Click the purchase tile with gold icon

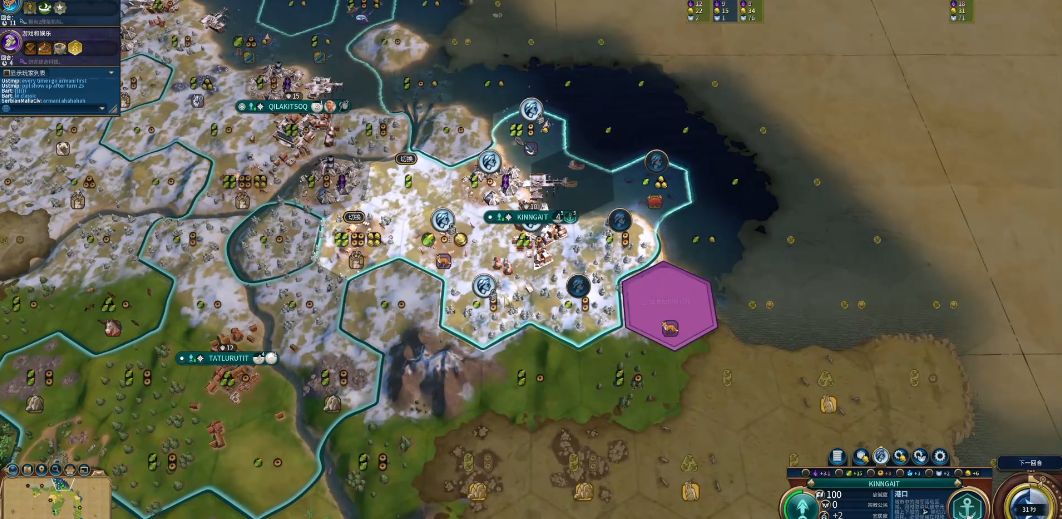point(861,456)
